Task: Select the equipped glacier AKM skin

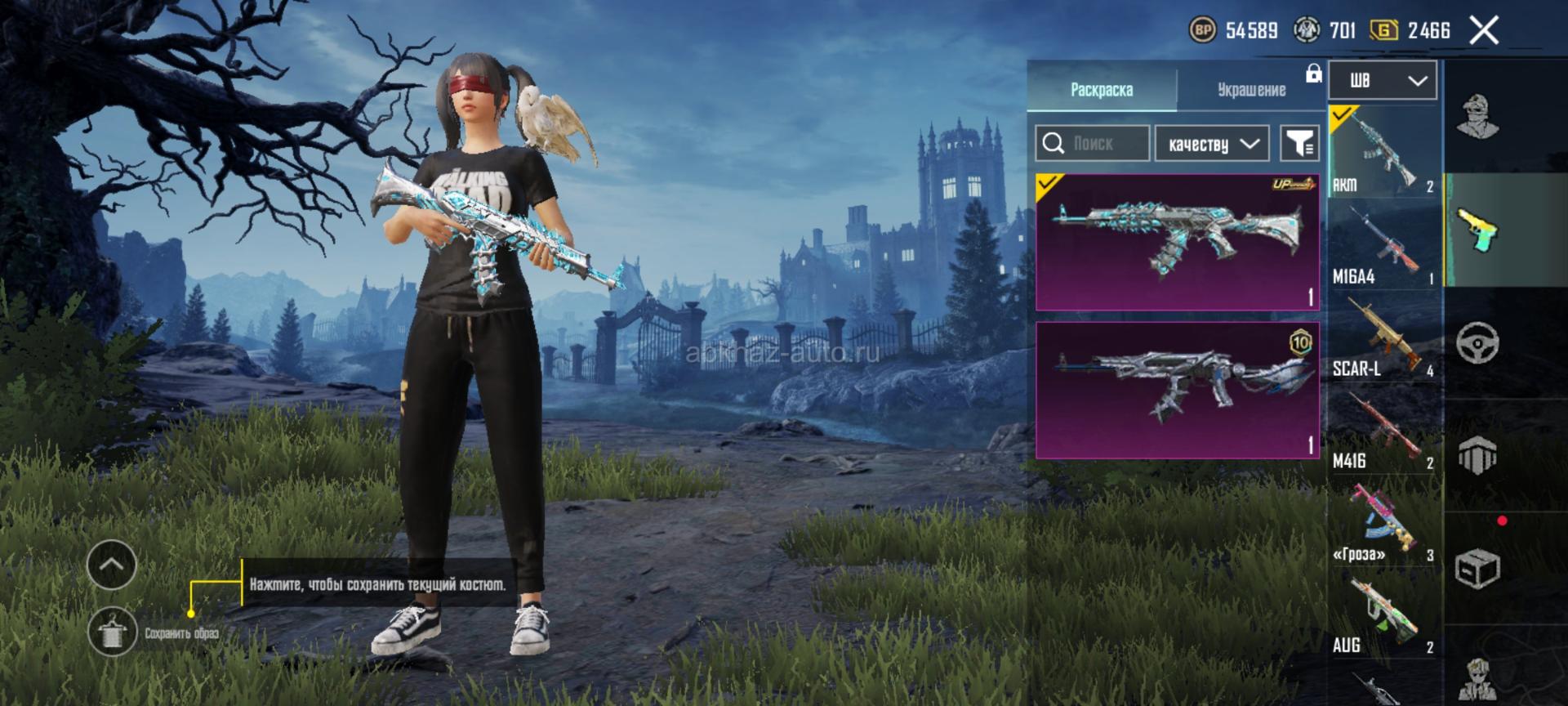Action: coord(1177,242)
